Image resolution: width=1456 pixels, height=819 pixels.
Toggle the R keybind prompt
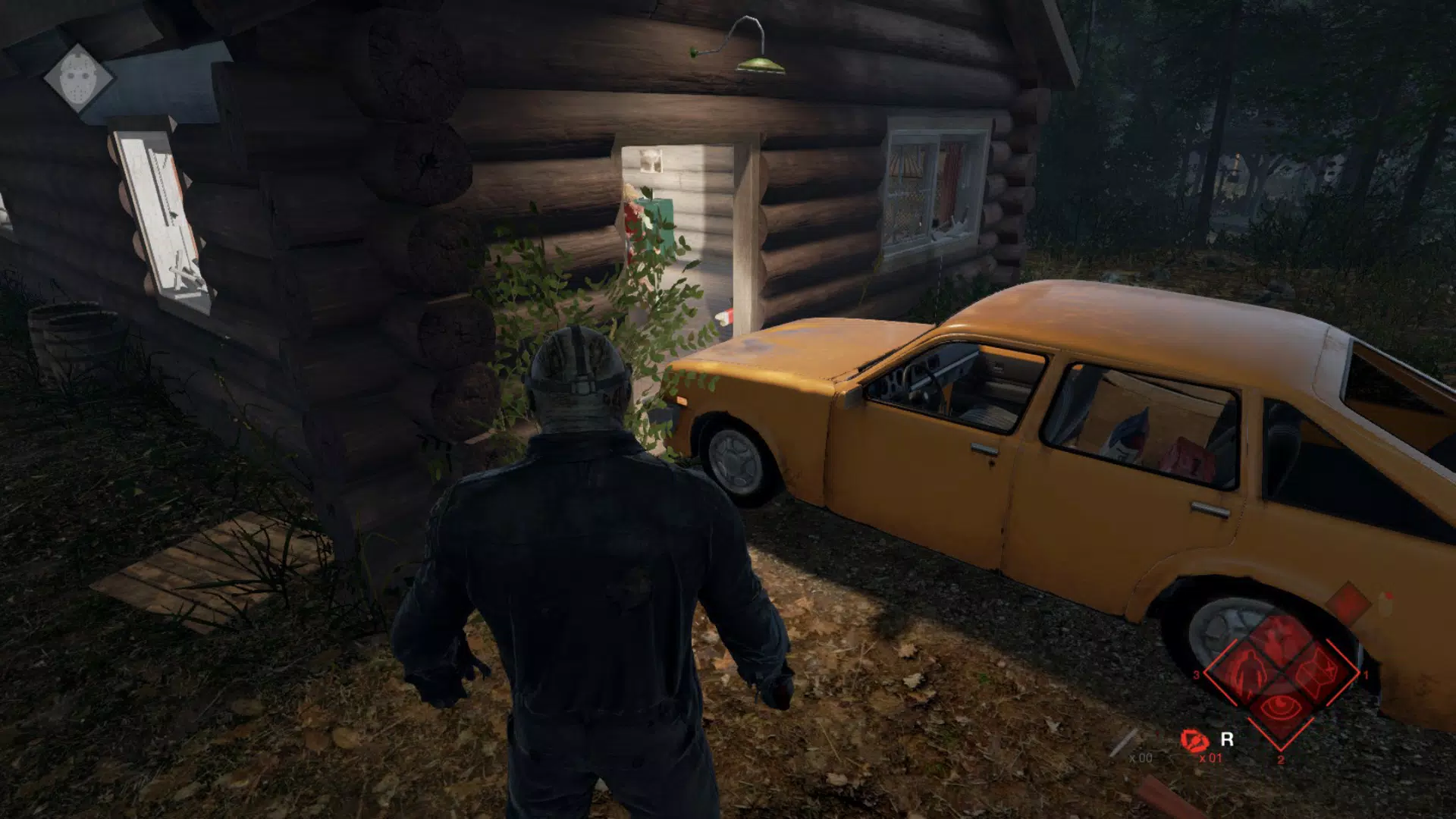(x=1226, y=738)
